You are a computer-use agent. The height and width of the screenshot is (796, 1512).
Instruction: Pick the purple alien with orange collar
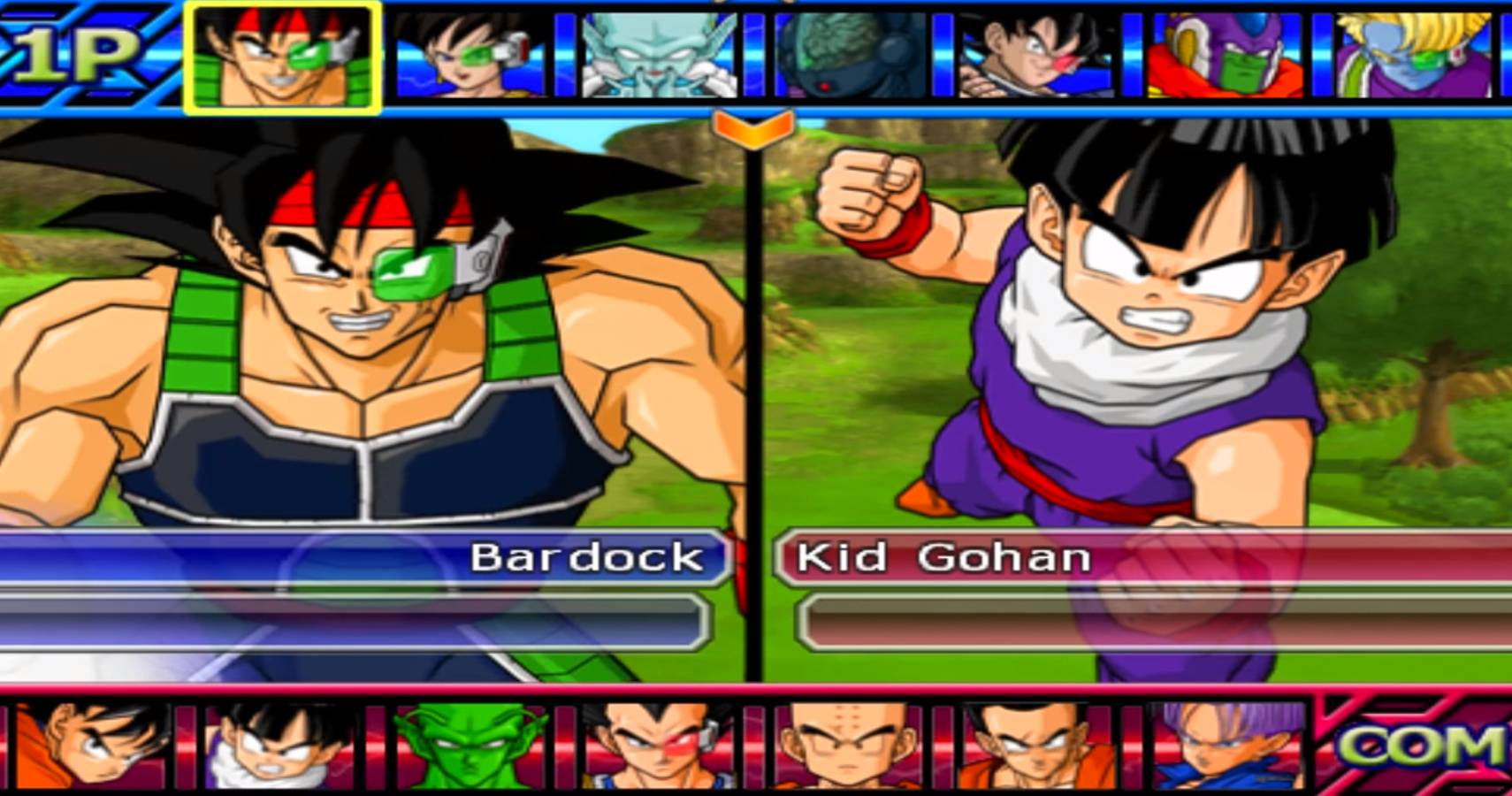(1225, 55)
